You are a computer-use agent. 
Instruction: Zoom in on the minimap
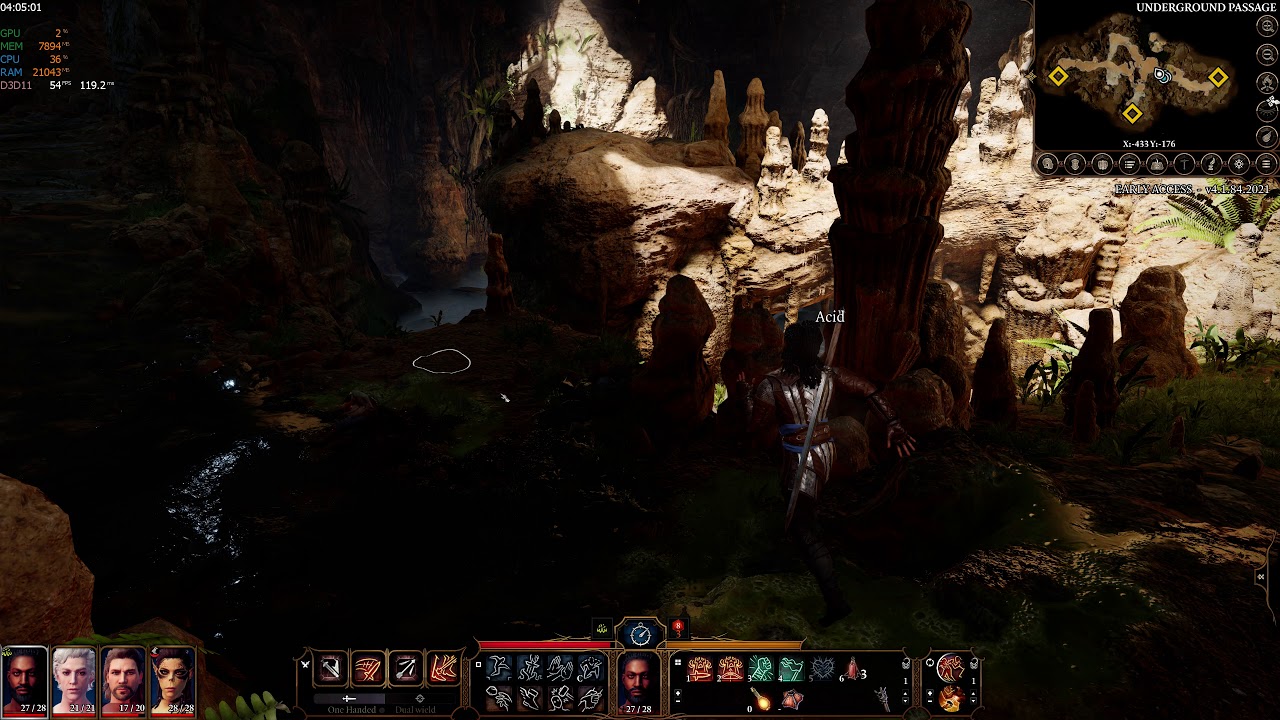pos(1267,27)
